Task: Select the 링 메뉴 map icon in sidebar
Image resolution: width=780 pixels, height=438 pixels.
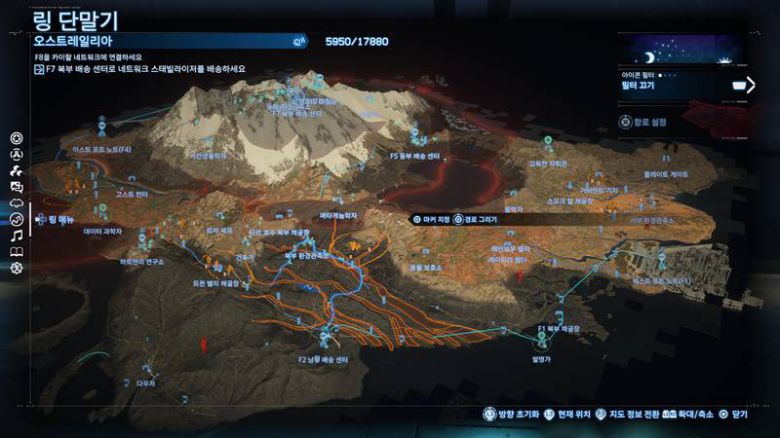Action: click(16, 219)
